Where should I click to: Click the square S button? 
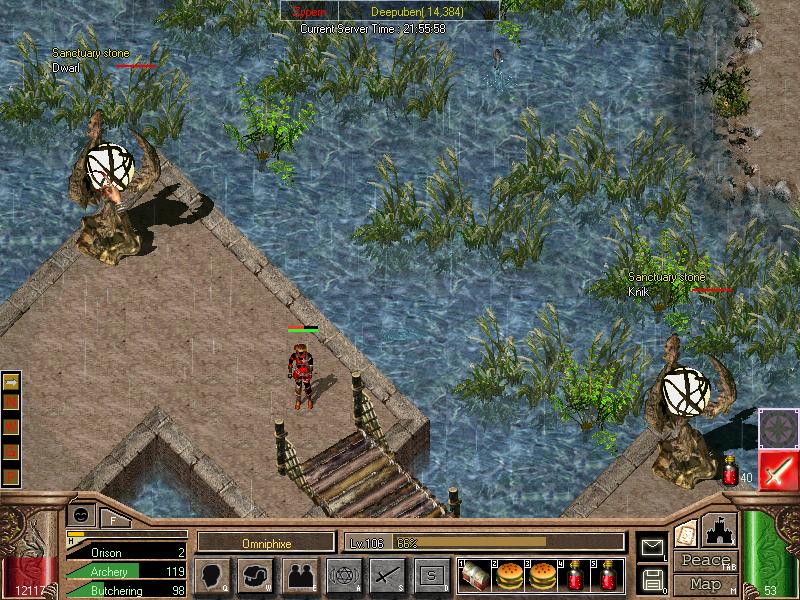coord(431,576)
